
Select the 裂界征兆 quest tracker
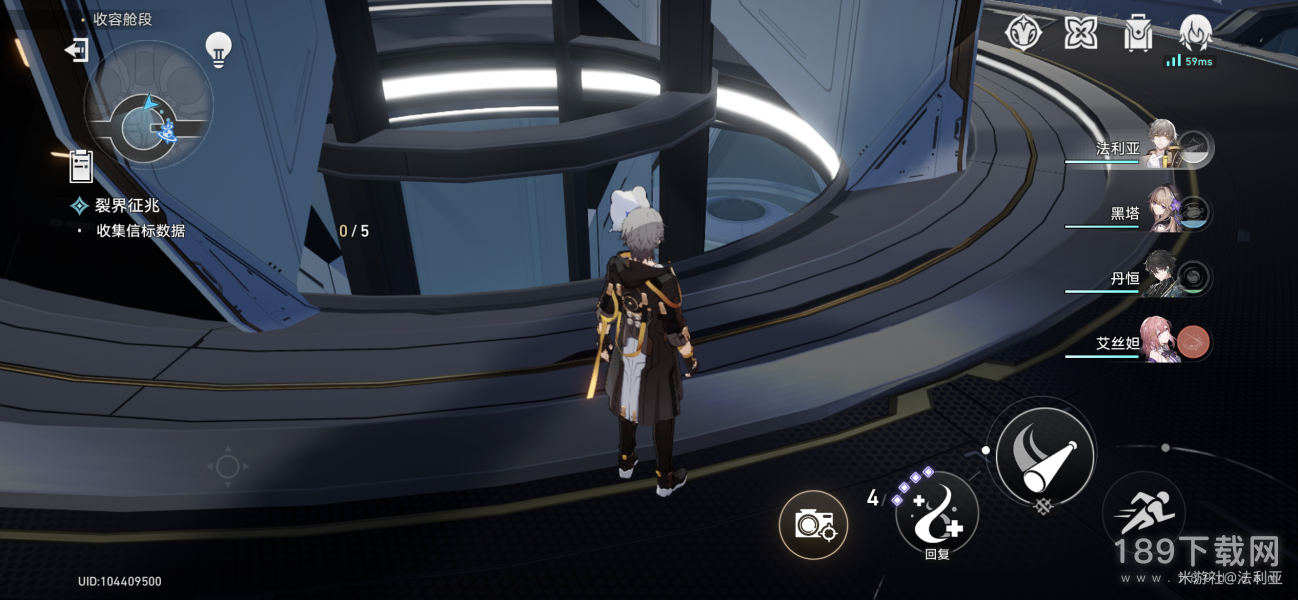coord(127,206)
